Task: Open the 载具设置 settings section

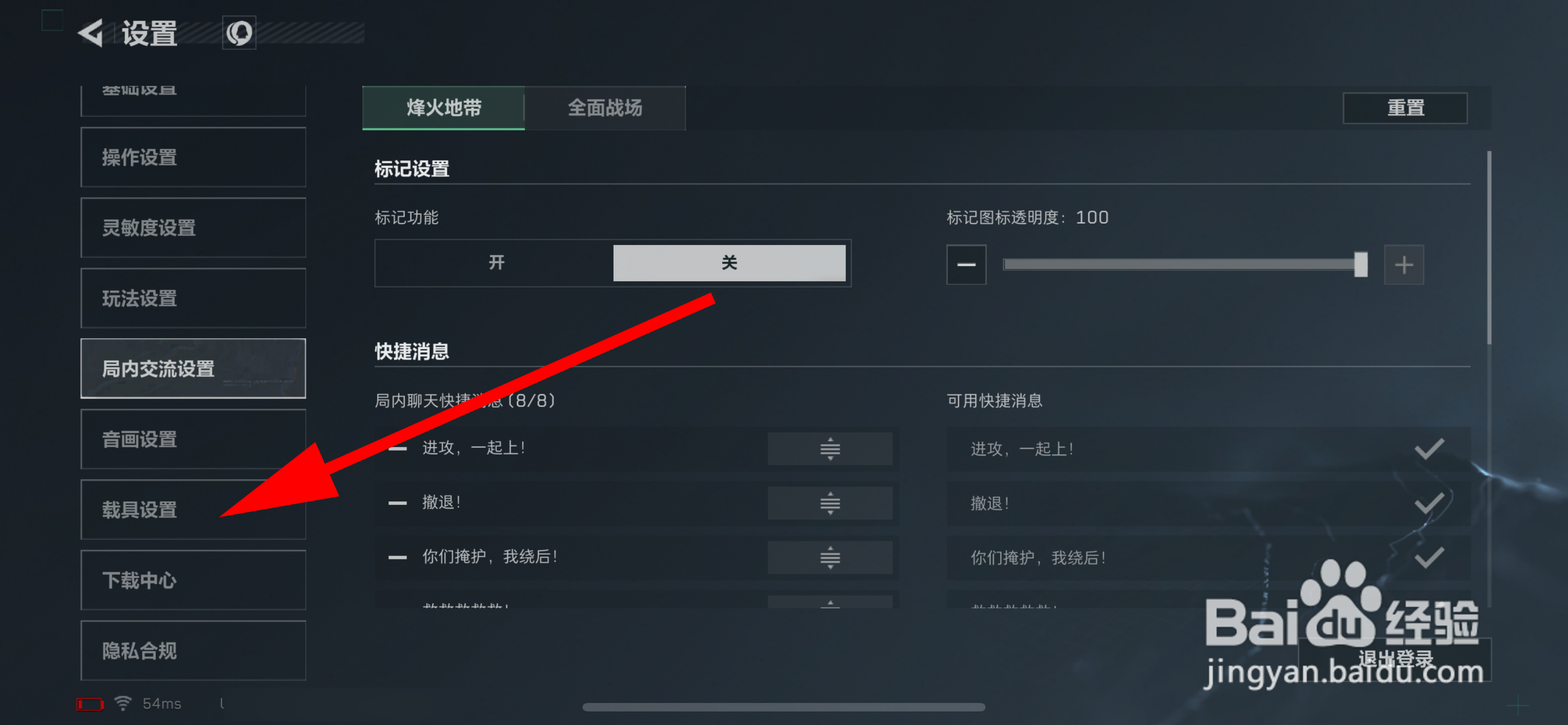Action: (139, 510)
